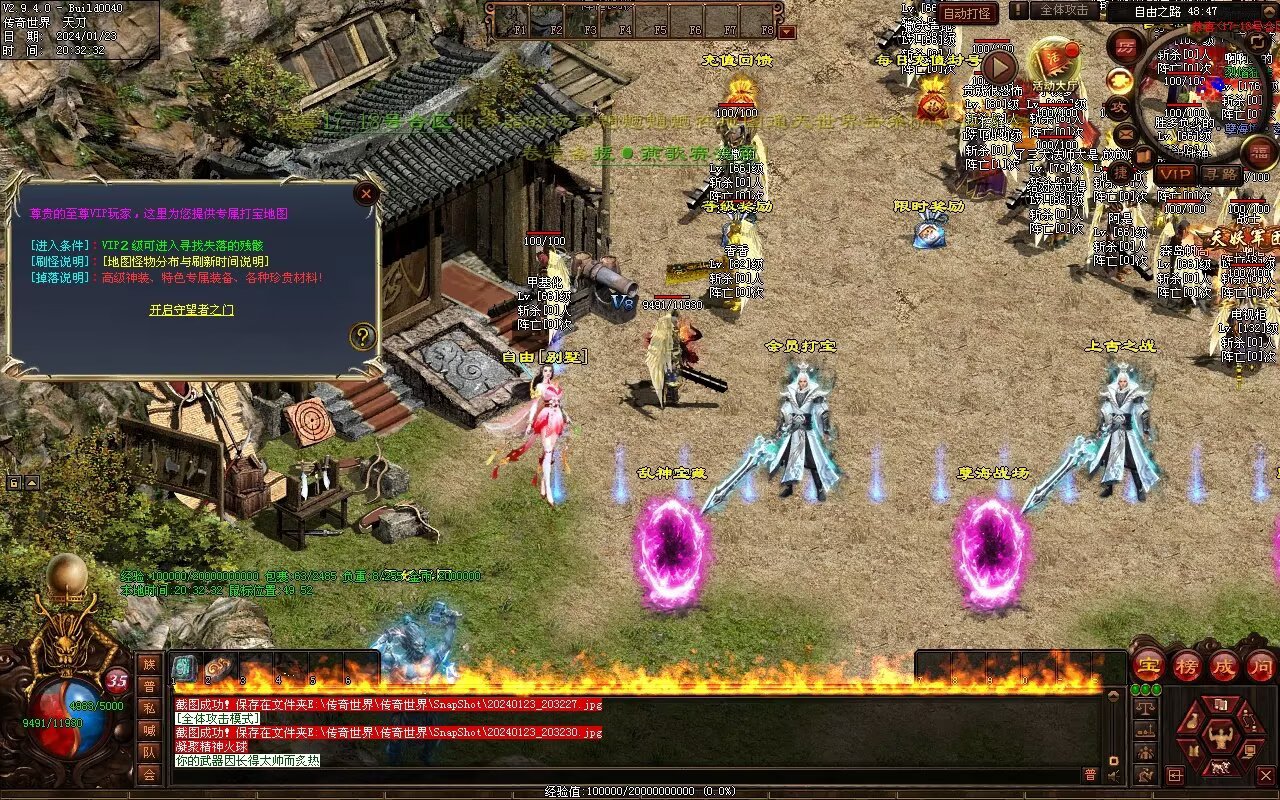Open the 福 welfare round icon
This screenshot has width=1280, height=800.
pyautogui.click(x=1258, y=152)
